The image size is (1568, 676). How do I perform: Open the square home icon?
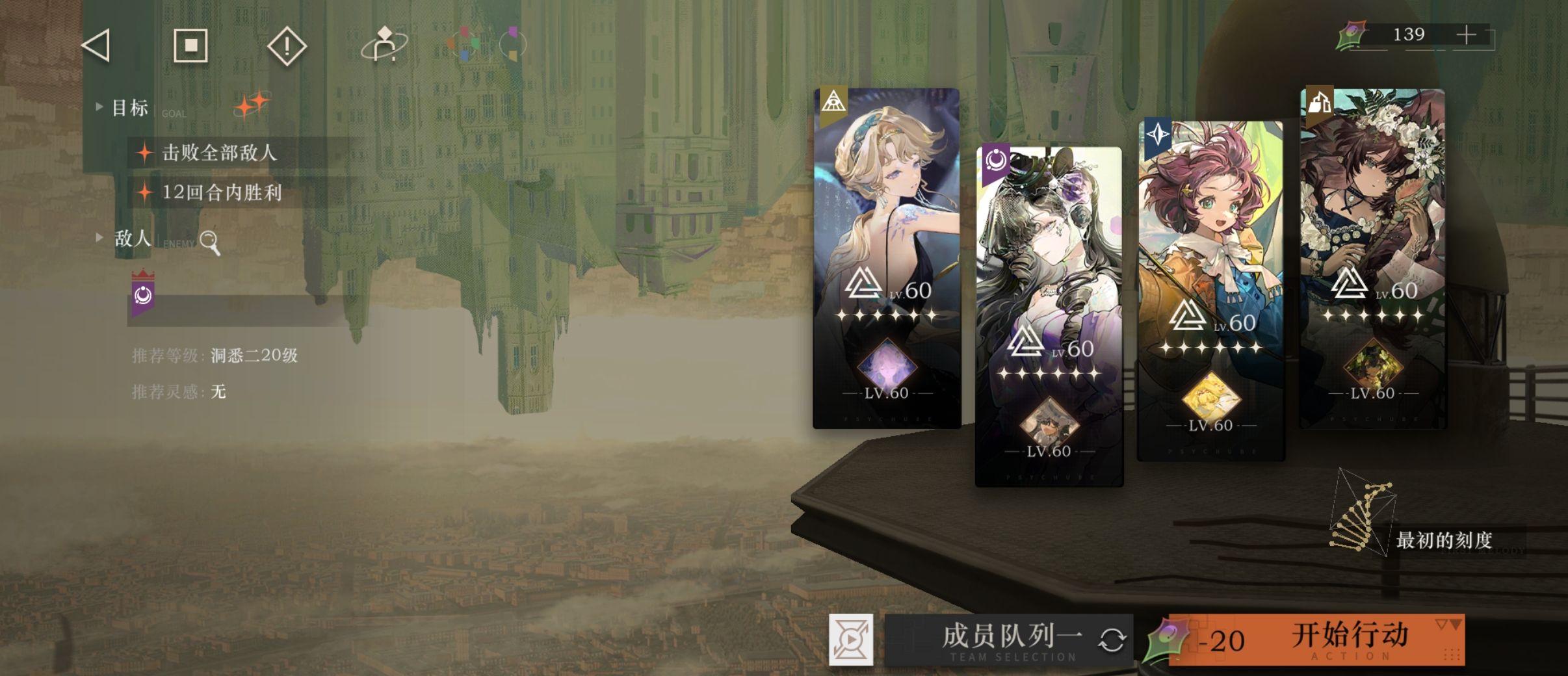190,45
